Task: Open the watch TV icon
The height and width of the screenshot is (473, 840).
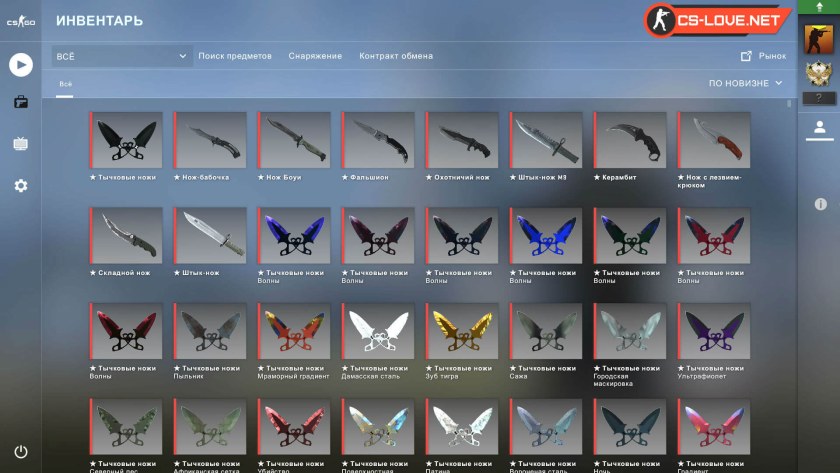Action: tap(20, 144)
